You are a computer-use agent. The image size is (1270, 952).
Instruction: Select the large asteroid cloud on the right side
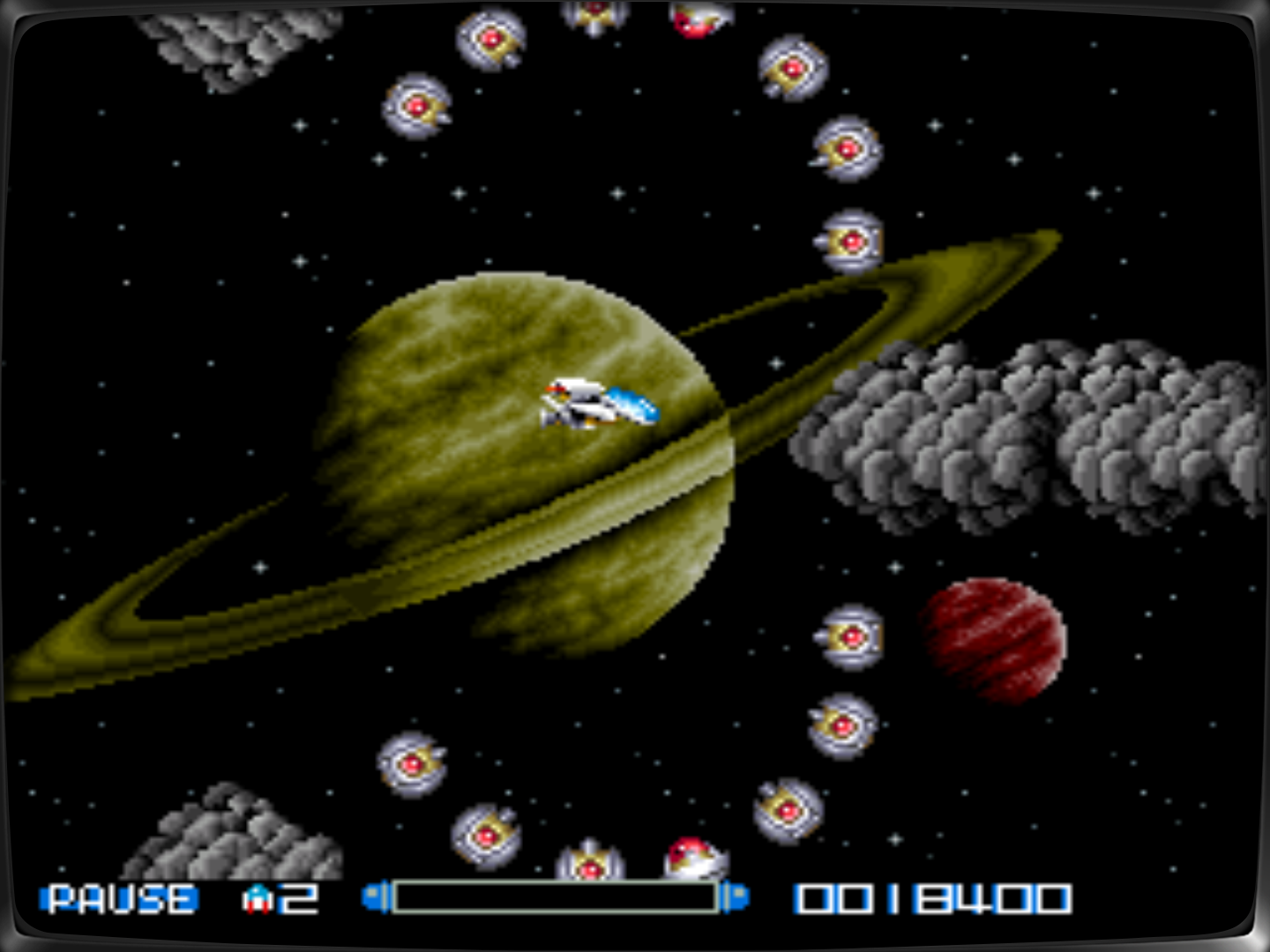click(1014, 432)
